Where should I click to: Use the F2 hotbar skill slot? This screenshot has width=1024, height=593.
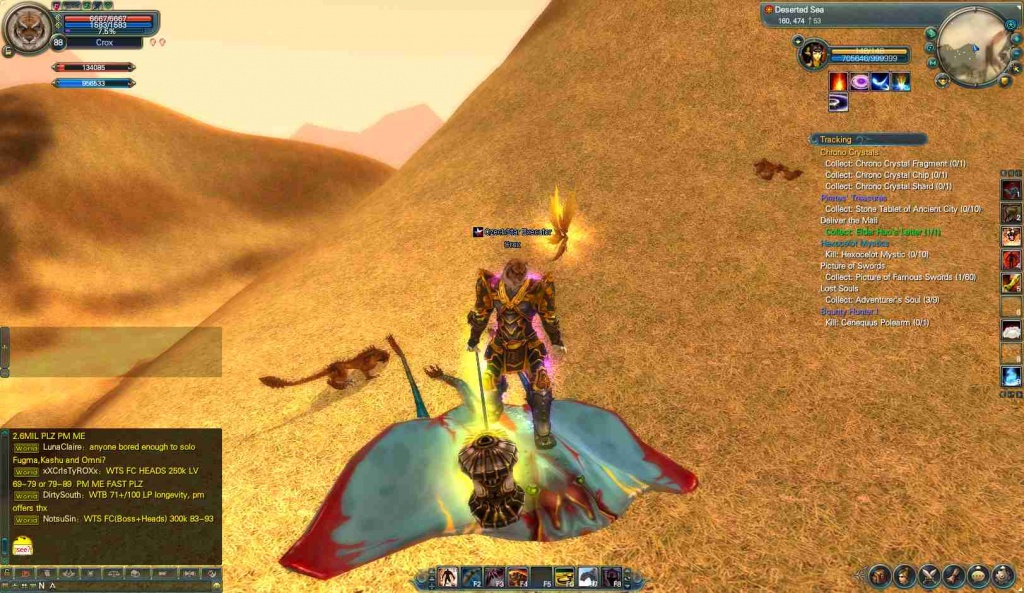[x=470, y=577]
